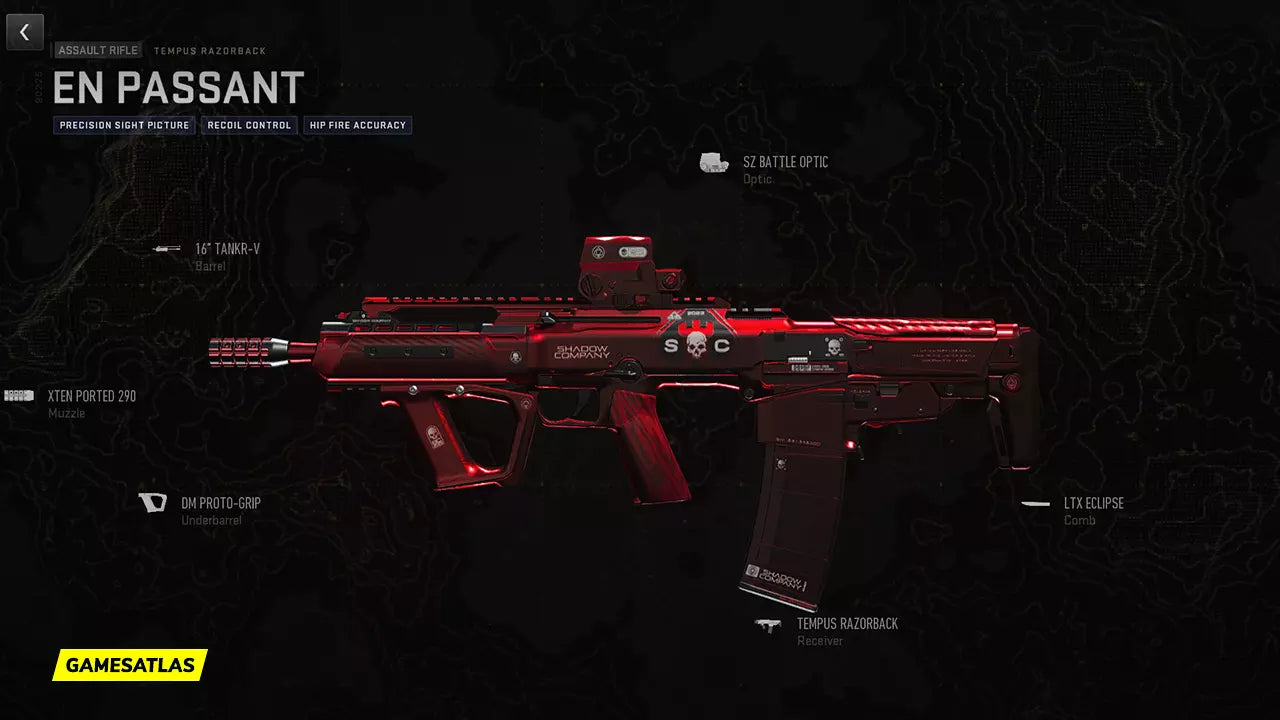
Task: Click the Precision Sight Picture tag
Action: pyautogui.click(x=125, y=126)
